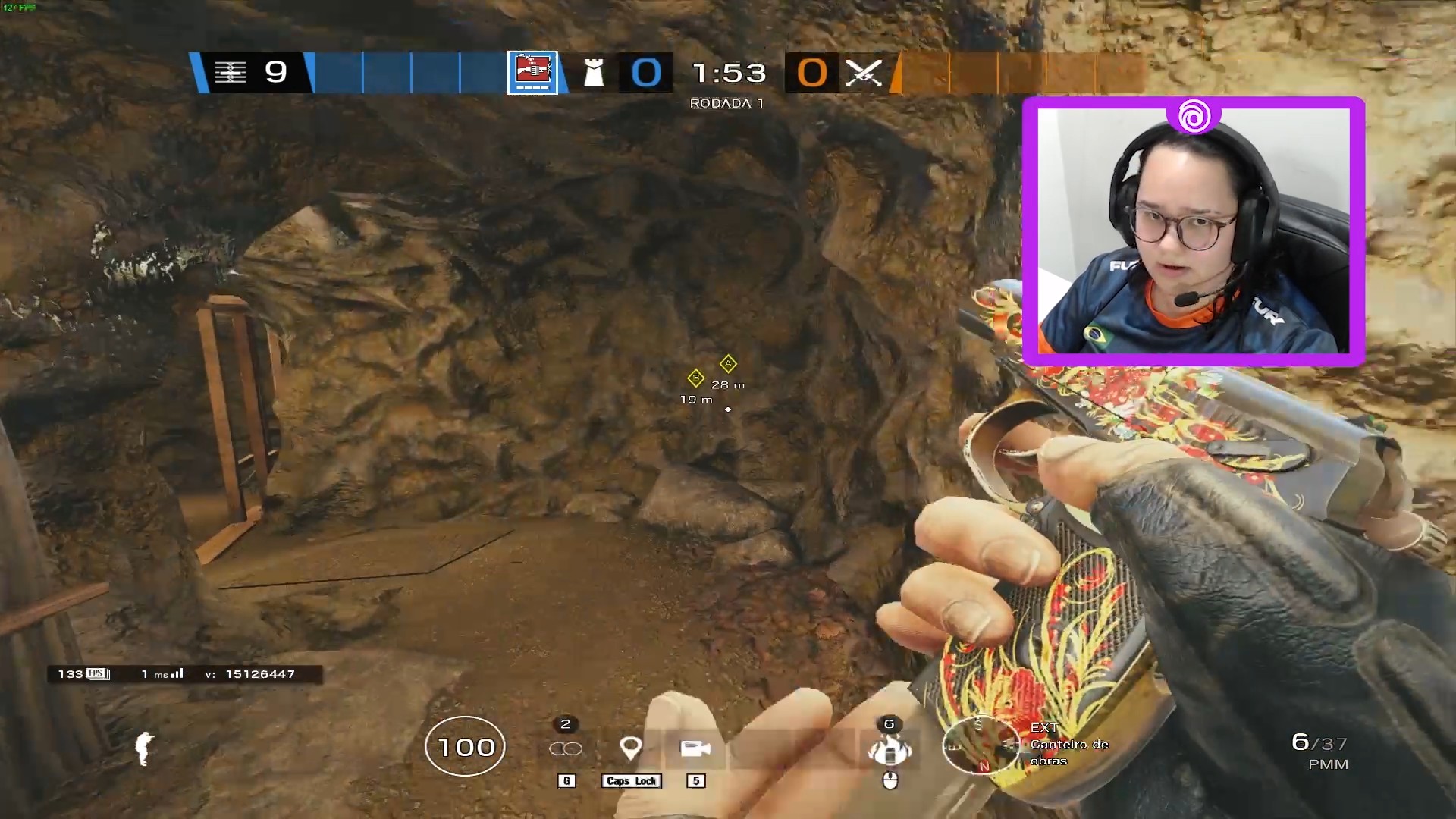This screenshot has height=819, width=1456.
Task: Click the compass showing Canteiro de obras
Action: pyautogui.click(x=980, y=745)
